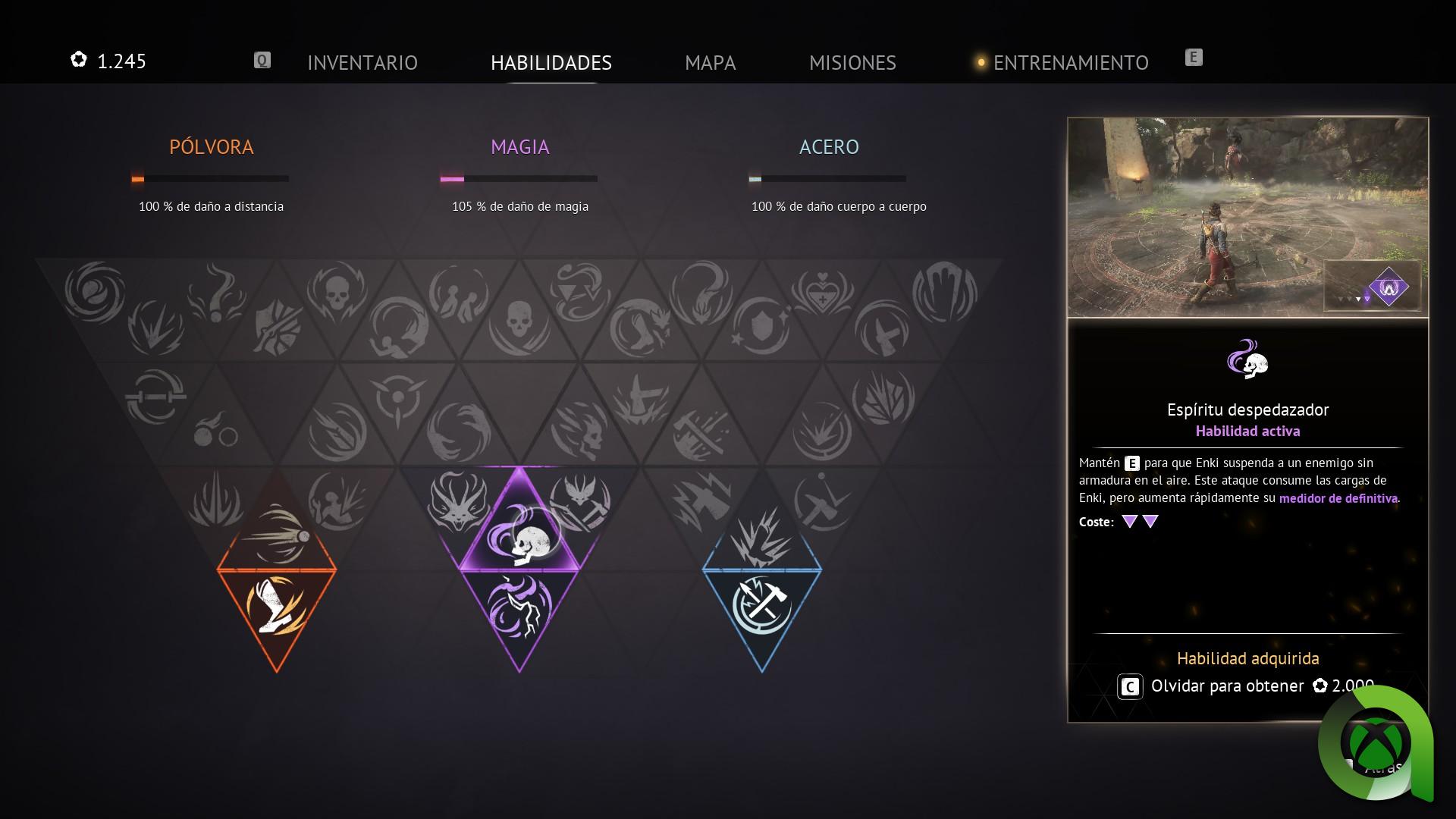The height and width of the screenshot is (819, 1456).
Task: Open the Mapa tab
Action: (710, 62)
